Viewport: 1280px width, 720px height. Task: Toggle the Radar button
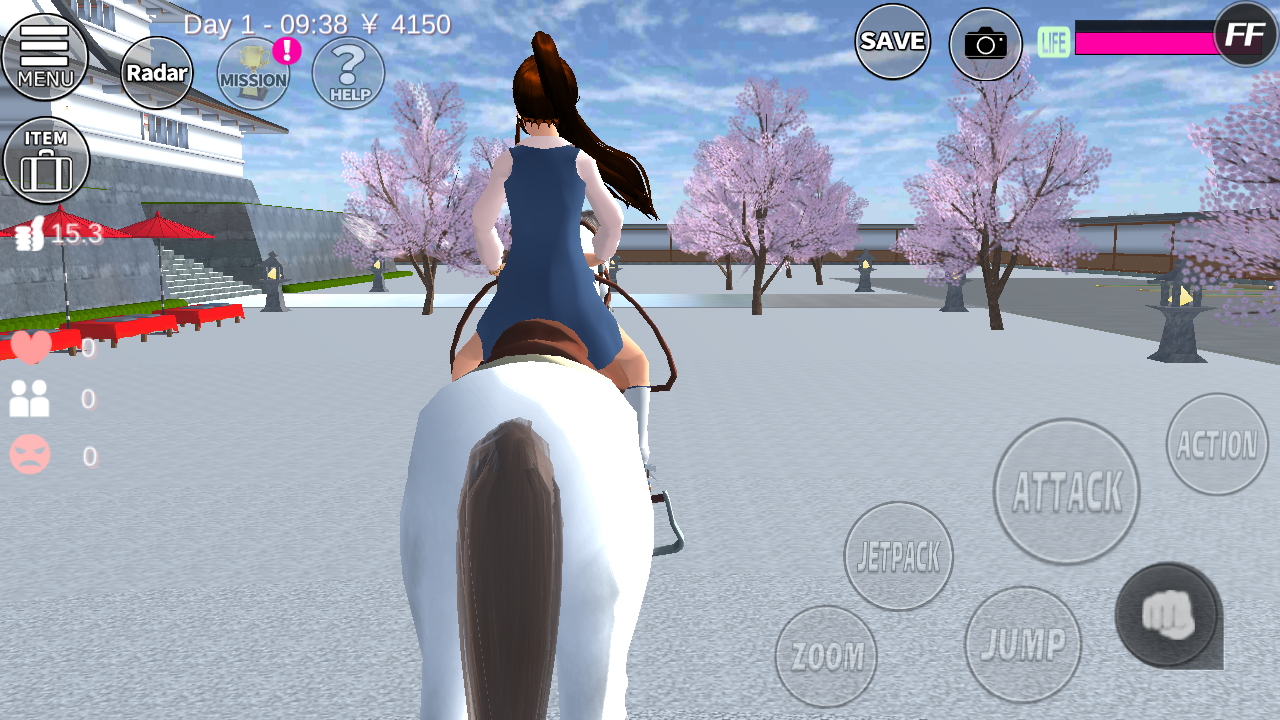tap(157, 73)
